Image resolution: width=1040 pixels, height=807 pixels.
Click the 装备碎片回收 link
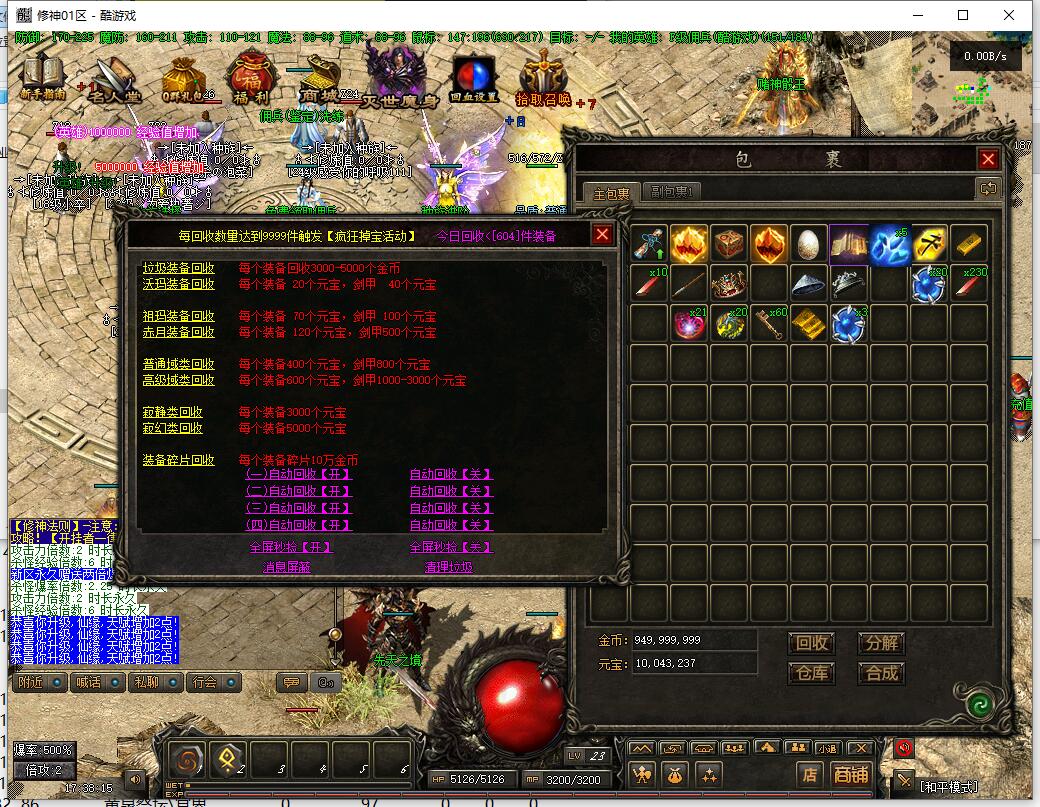coord(178,460)
